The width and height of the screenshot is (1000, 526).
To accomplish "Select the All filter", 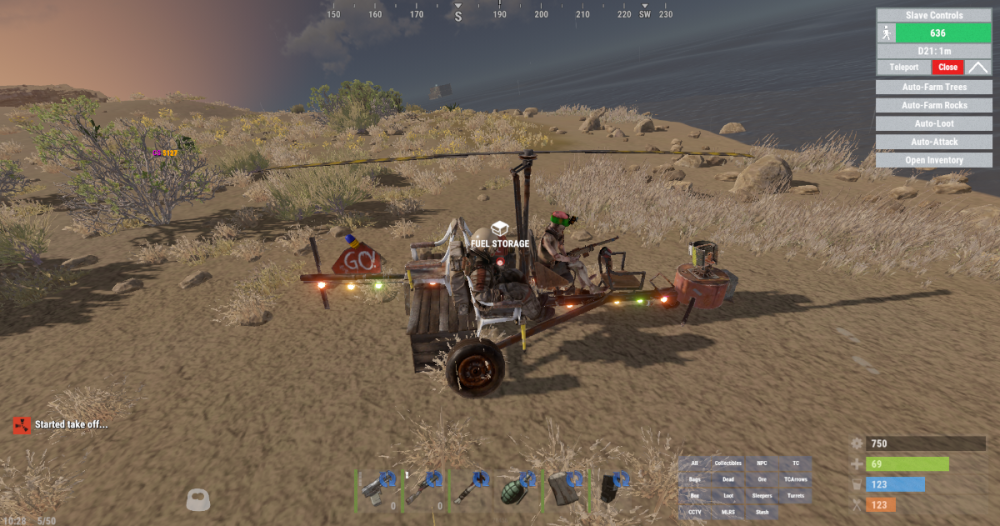I will [695, 463].
